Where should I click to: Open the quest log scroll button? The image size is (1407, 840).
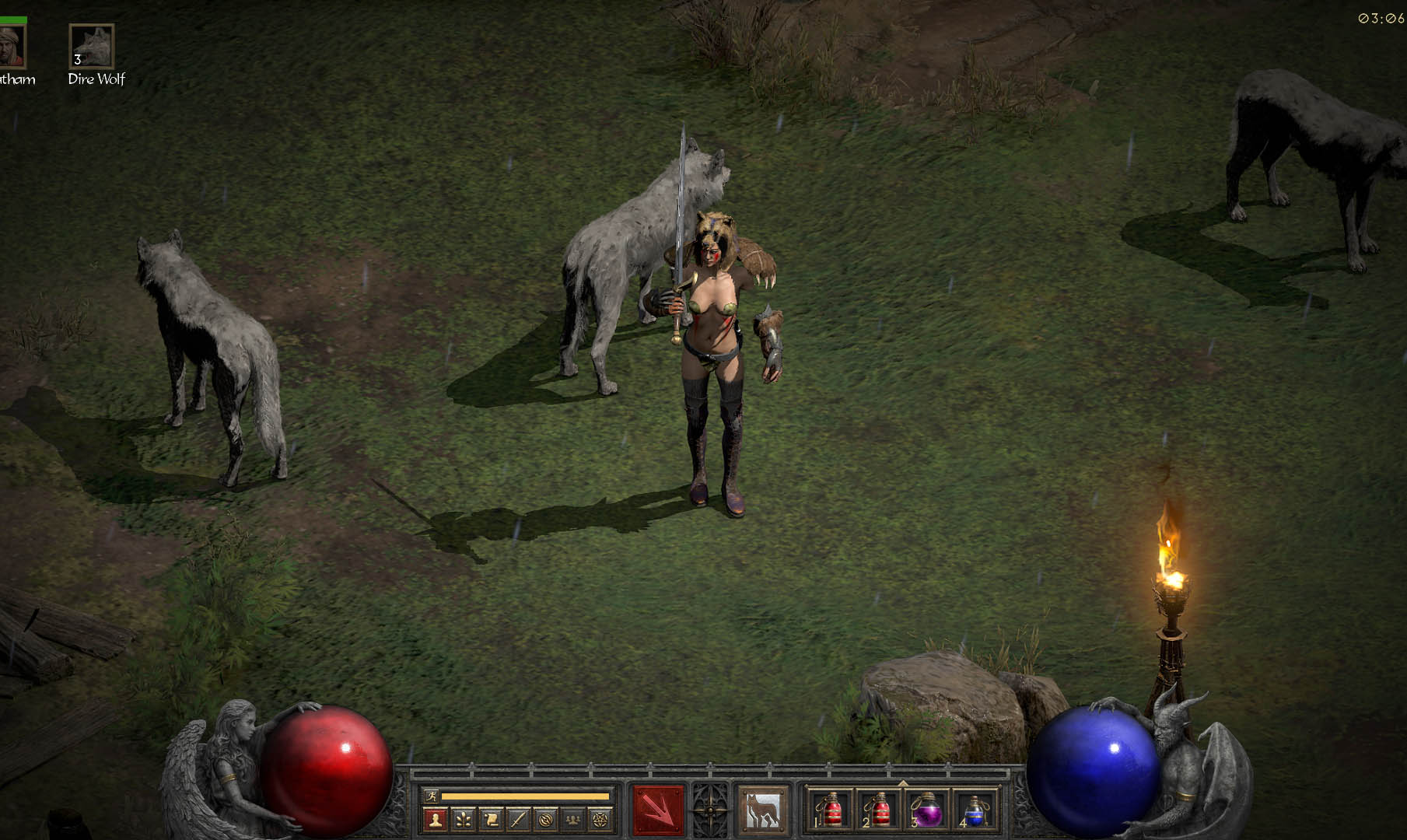tap(491, 819)
